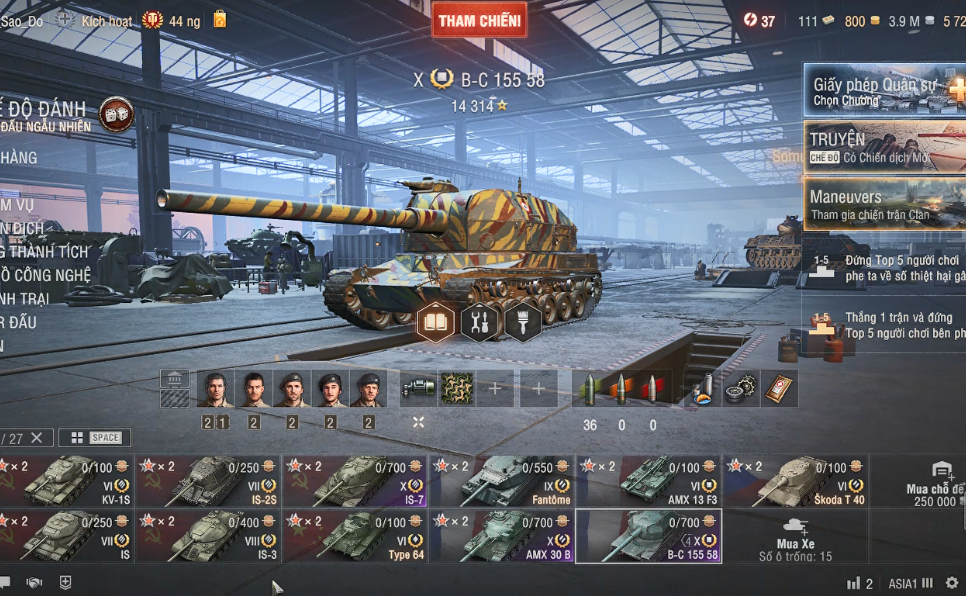Open the first crew member portrait

pyautogui.click(x=215, y=388)
